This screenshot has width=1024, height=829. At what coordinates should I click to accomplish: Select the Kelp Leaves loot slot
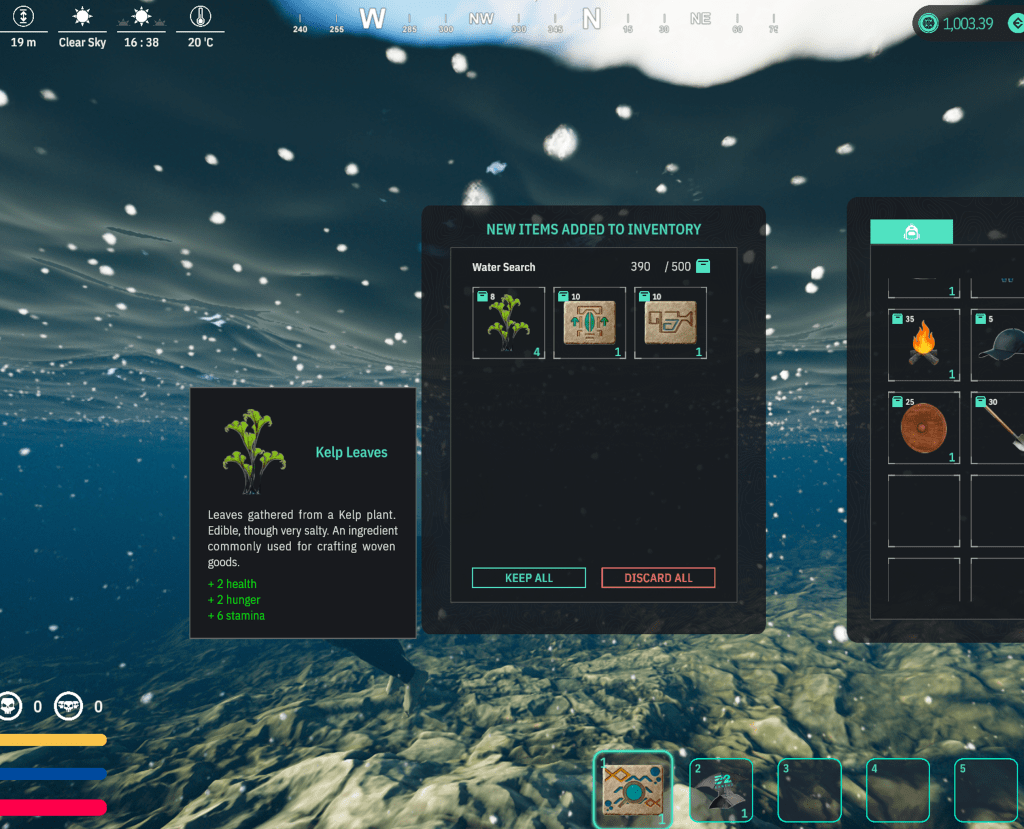pos(509,323)
